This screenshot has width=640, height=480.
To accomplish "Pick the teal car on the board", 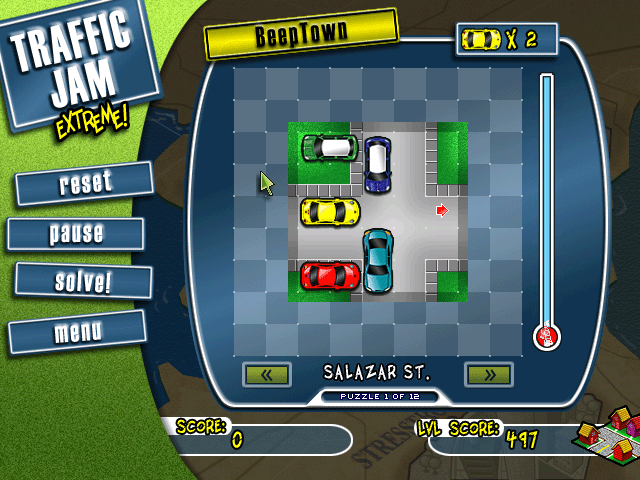I will [377, 260].
